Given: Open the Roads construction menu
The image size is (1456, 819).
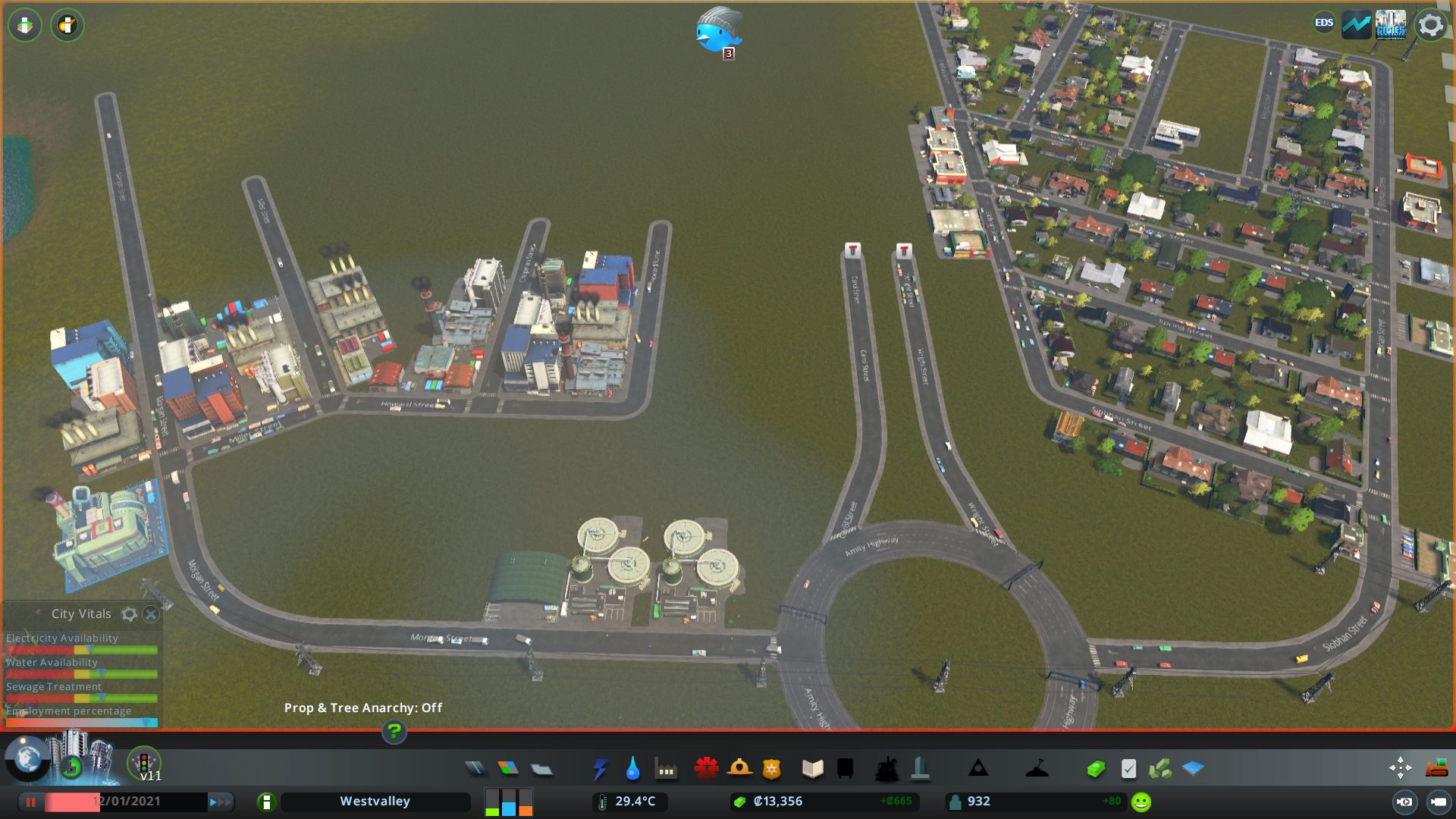Looking at the screenshot, I should [x=475, y=768].
